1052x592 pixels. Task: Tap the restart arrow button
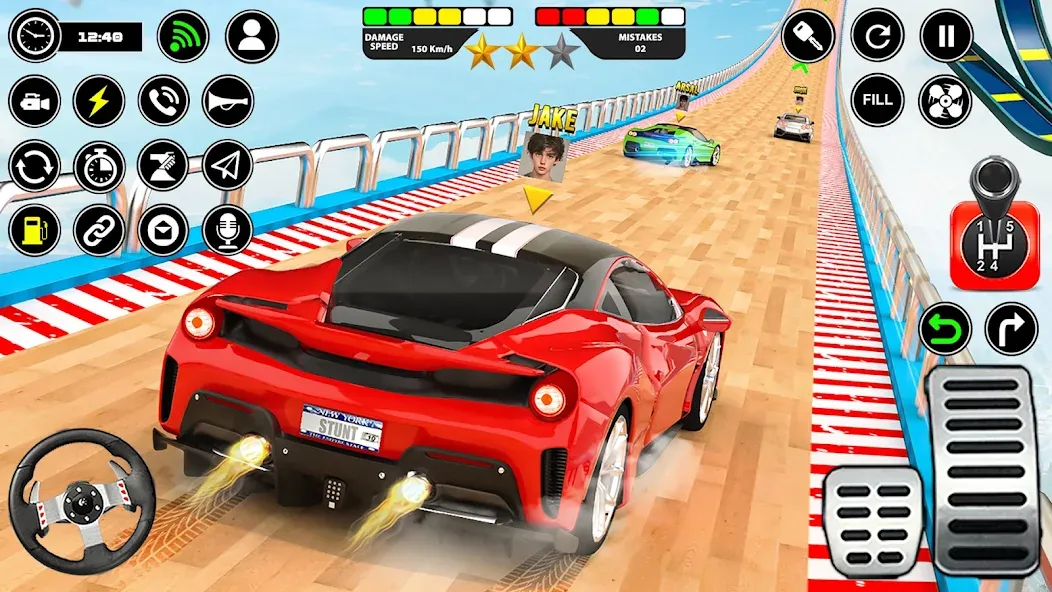[877, 36]
